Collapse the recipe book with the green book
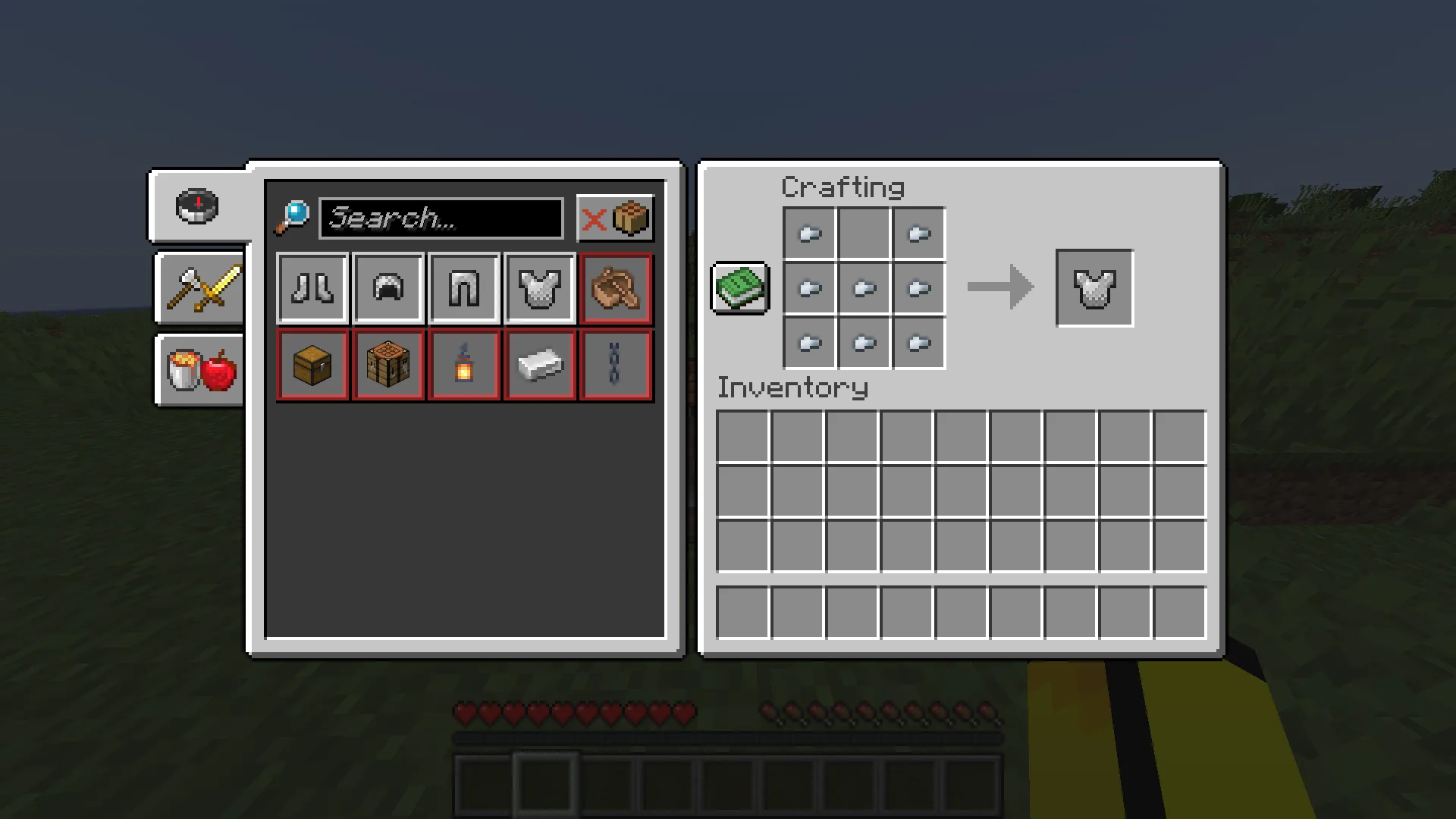1456x819 pixels. pos(739,288)
